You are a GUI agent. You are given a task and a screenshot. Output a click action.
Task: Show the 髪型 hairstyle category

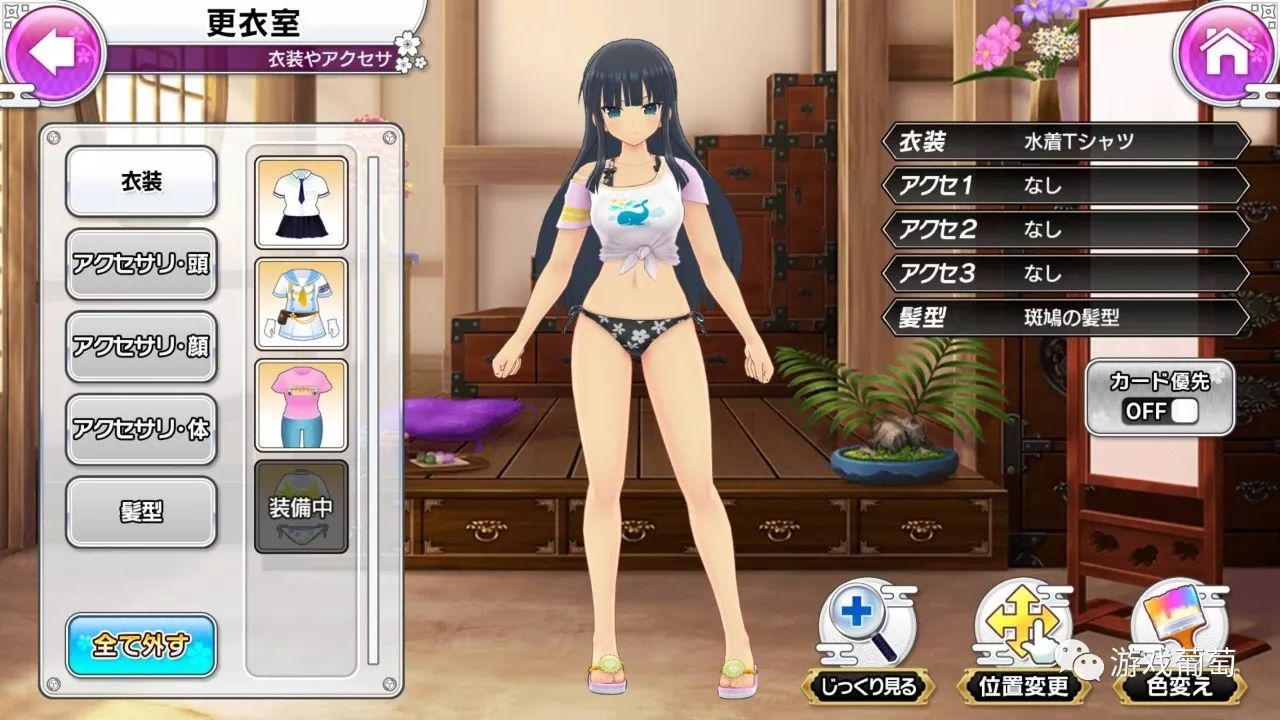tap(141, 512)
